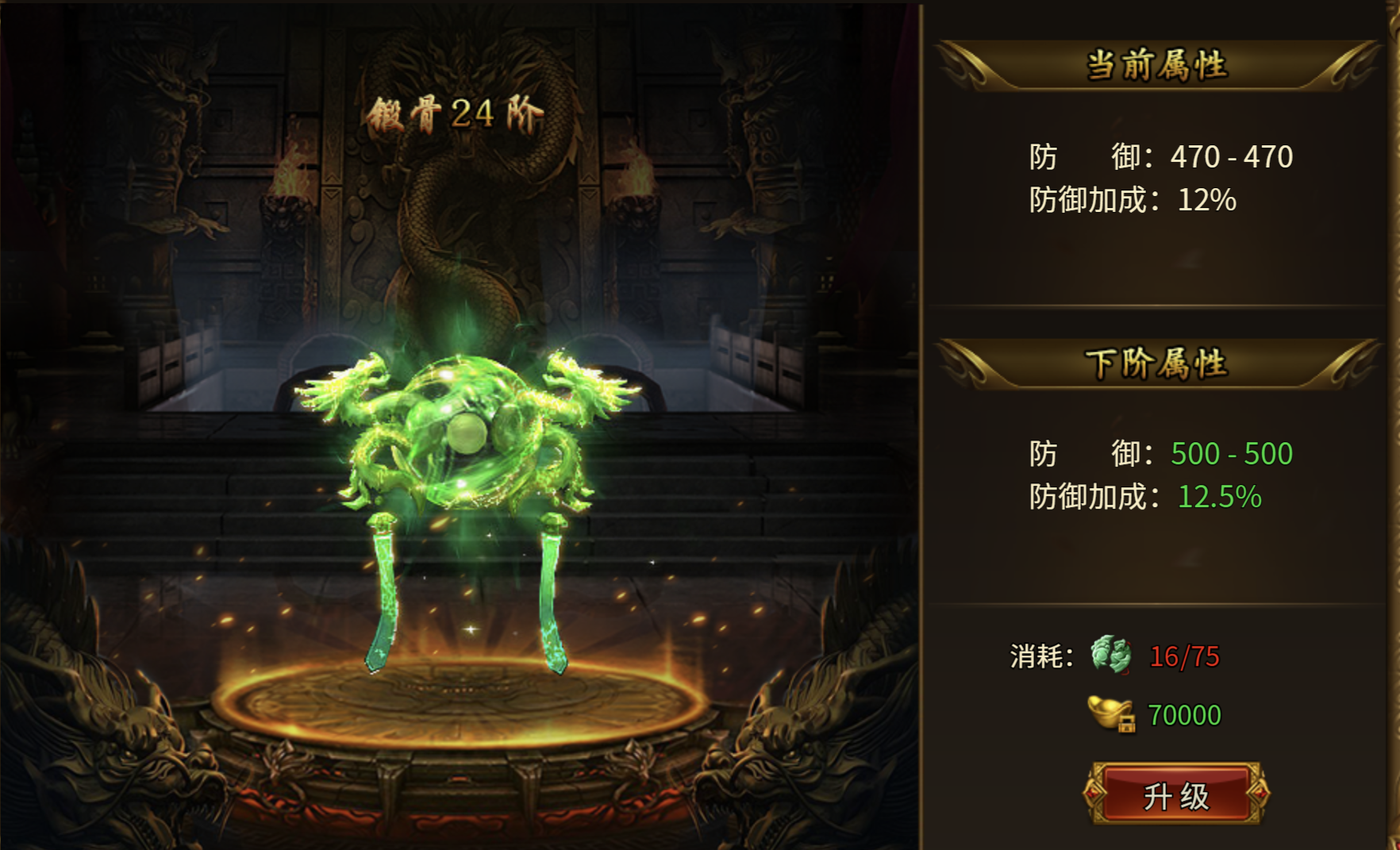
Task: Select the green jade material cost icon
Action: 1111,655
